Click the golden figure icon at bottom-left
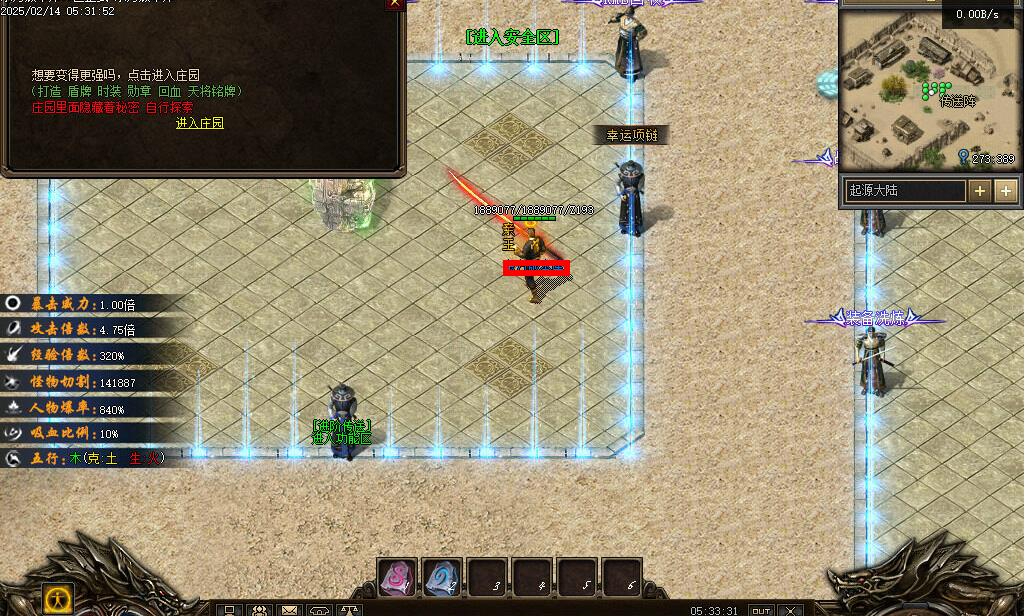1027x616 pixels. click(x=58, y=600)
